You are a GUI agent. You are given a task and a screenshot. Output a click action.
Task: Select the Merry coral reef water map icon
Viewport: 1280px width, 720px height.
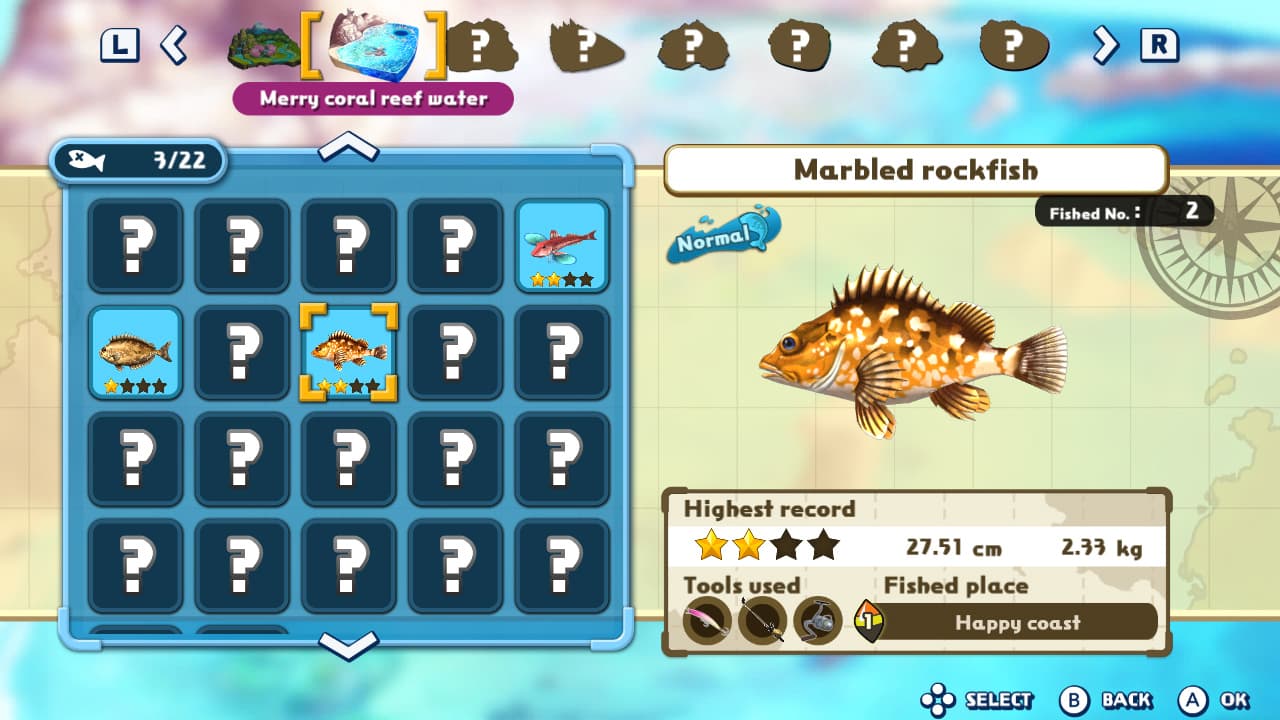click(373, 47)
